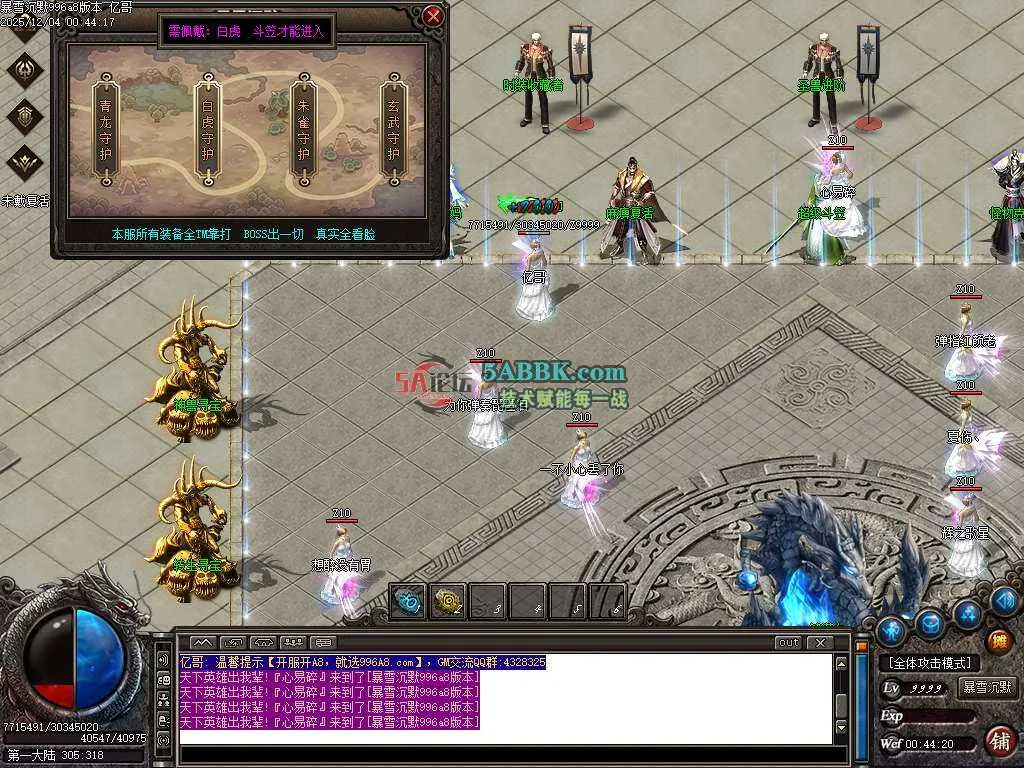
Task: Click the 暴雪沉默 button
Action: pyautogui.click(x=987, y=688)
